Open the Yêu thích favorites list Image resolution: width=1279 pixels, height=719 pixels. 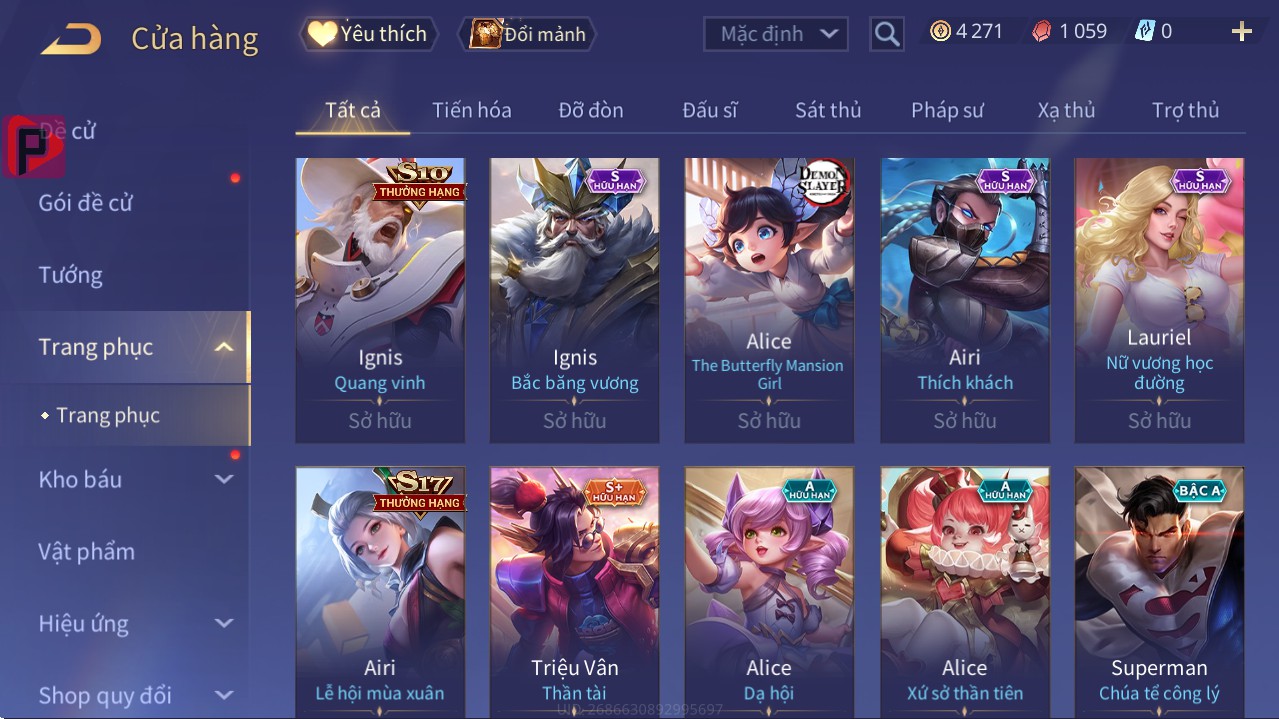tap(367, 34)
